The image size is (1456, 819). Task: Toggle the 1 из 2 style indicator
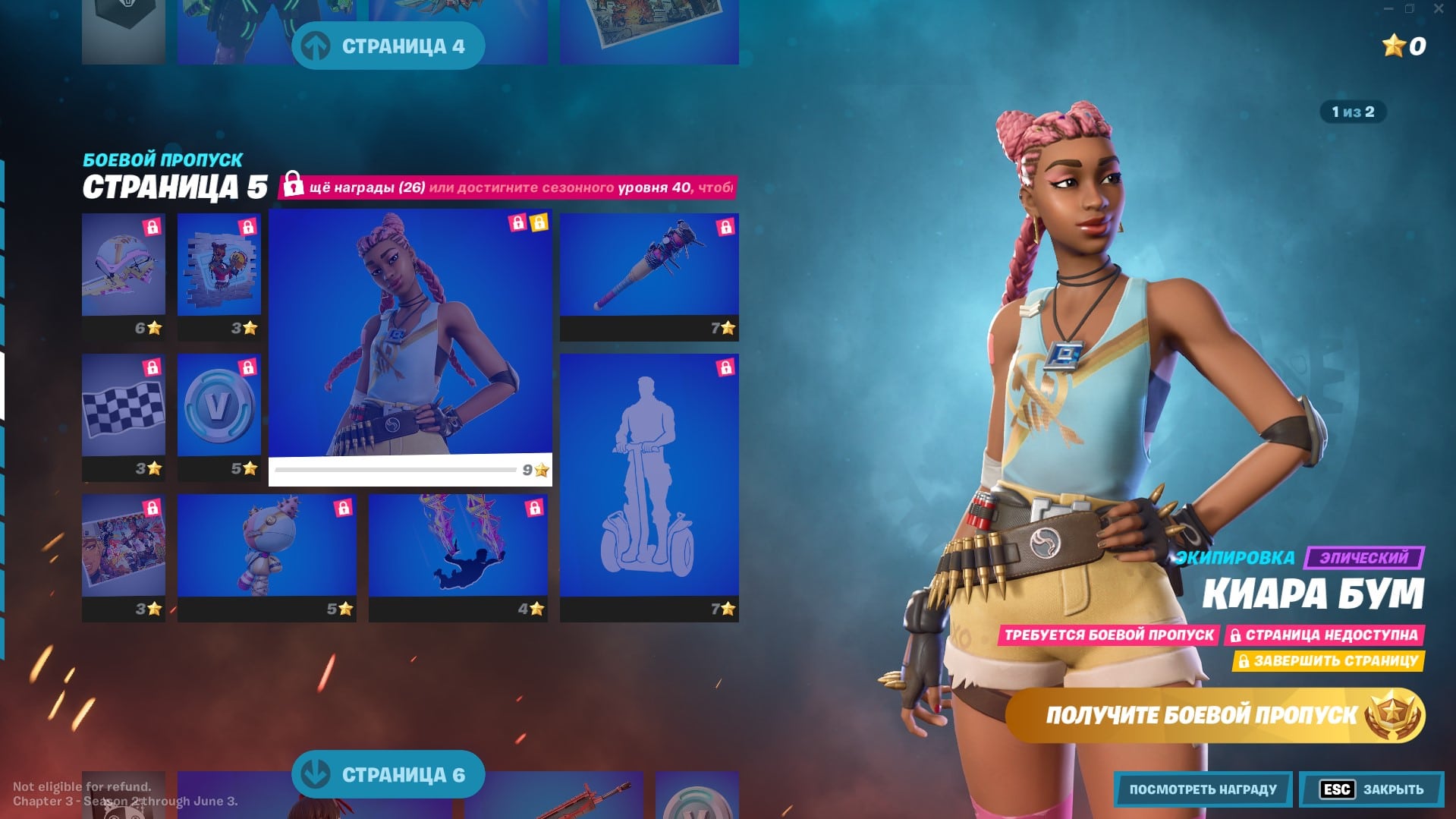coord(1353,112)
